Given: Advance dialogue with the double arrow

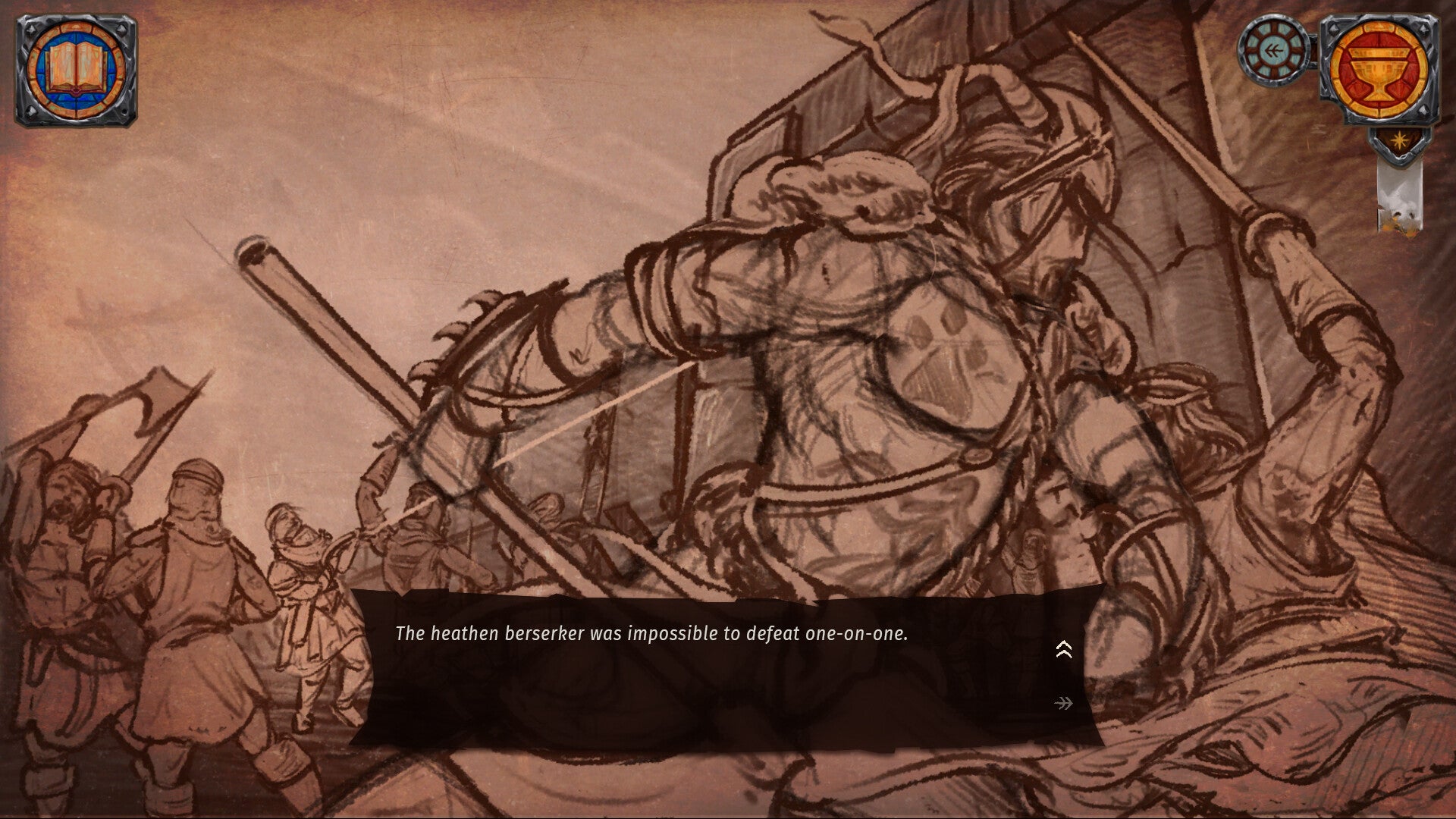Looking at the screenshot, I should point(1063,704).
